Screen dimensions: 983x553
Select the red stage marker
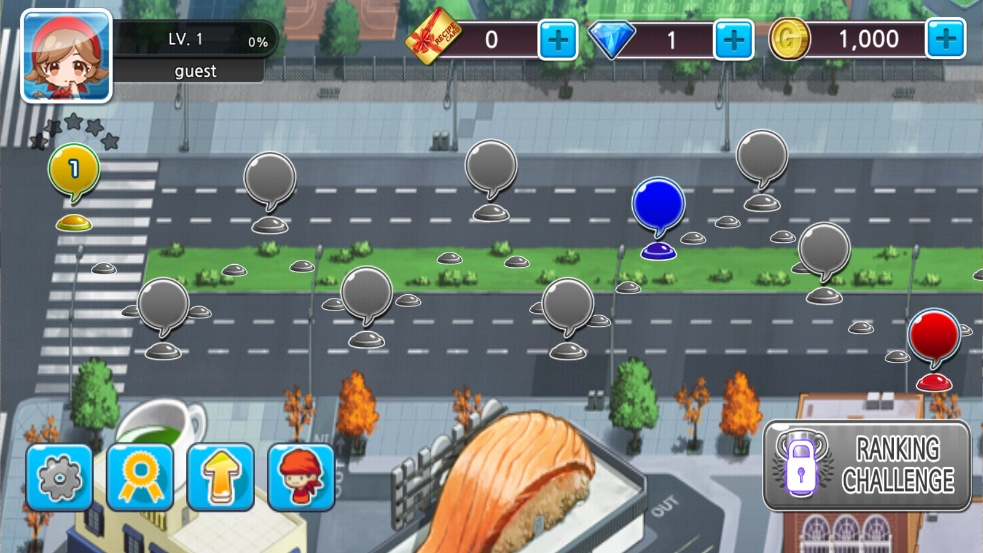pos(934,335)
